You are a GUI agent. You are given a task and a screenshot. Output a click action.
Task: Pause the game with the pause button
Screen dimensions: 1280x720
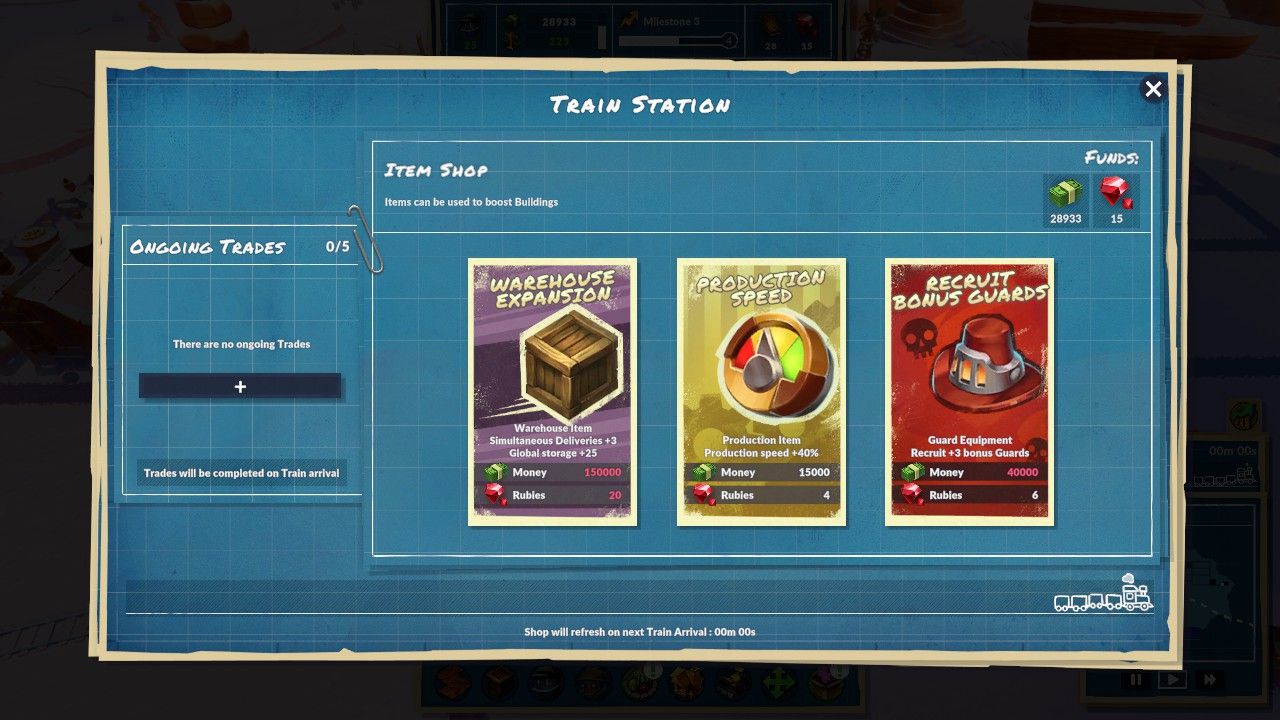[x=1136, y=679]
